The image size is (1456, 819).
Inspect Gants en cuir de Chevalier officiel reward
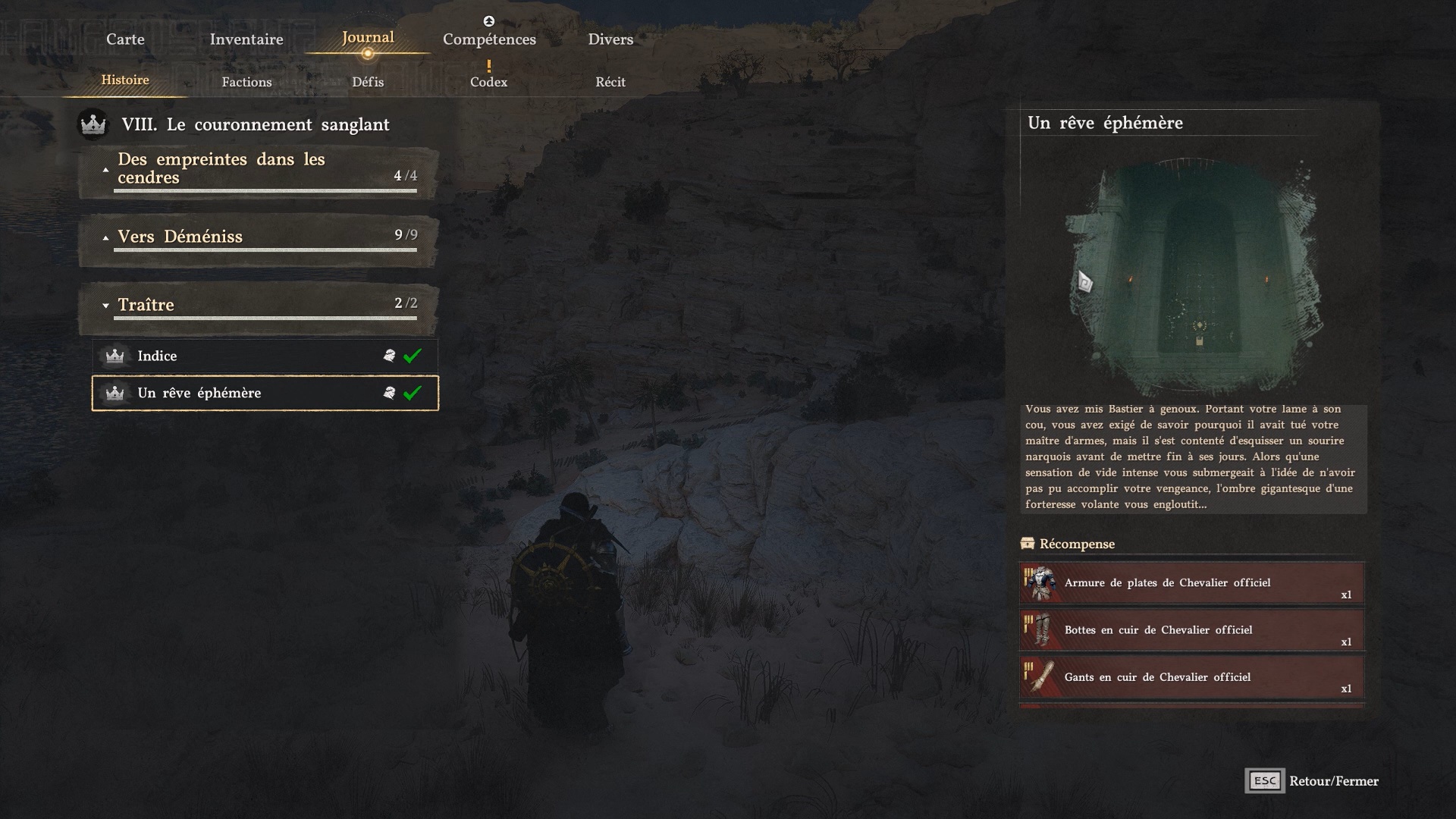point(1191,677)
